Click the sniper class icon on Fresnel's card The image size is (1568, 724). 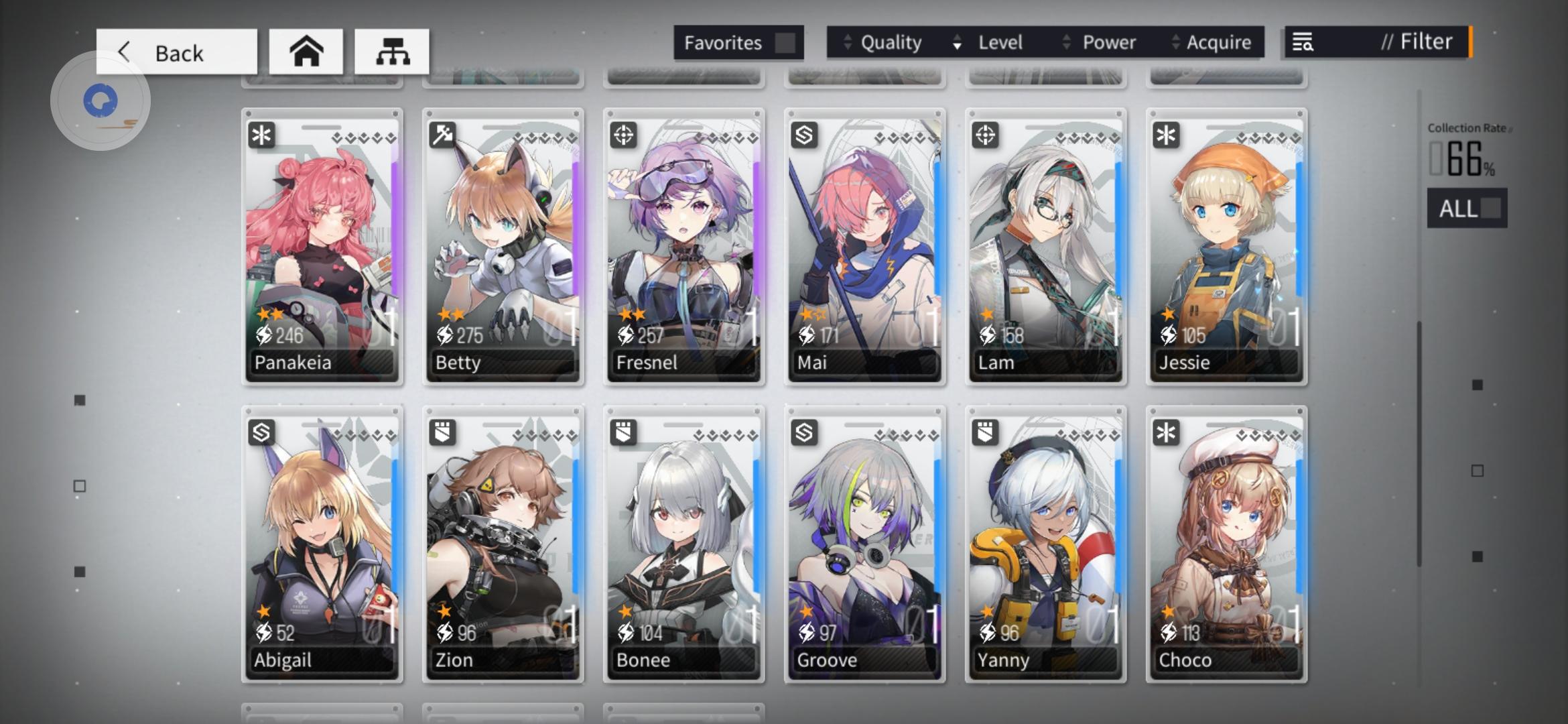[623, 135]
